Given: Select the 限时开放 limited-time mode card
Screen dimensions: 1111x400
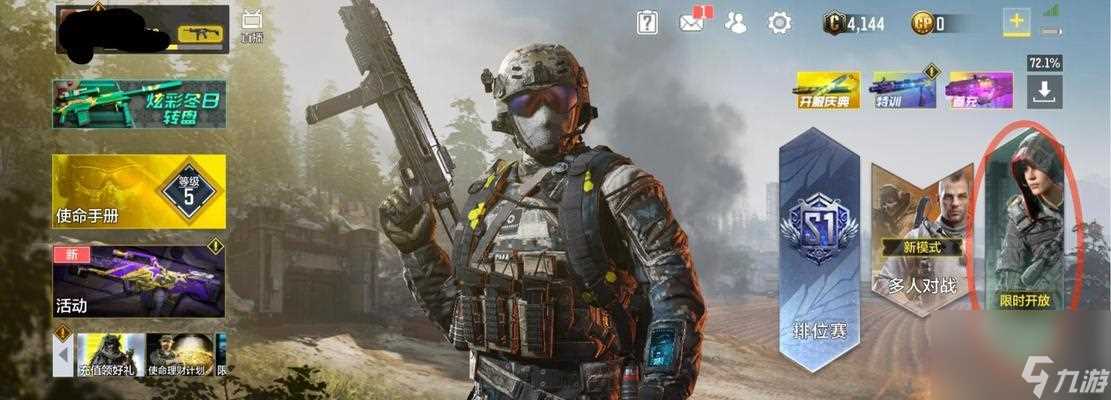Looking at the screenshot, I should click(x=1026, y=225).
